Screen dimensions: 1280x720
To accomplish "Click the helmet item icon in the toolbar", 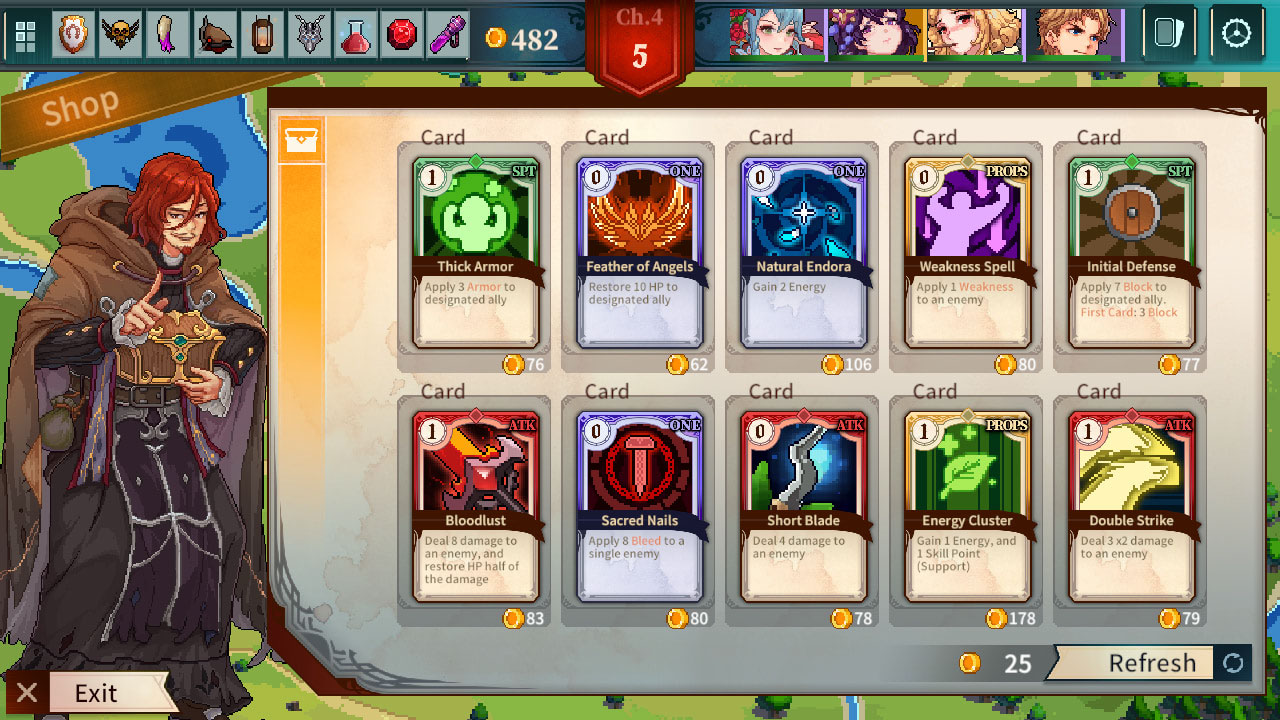I will pyautogui.click(x=214, y=32).
